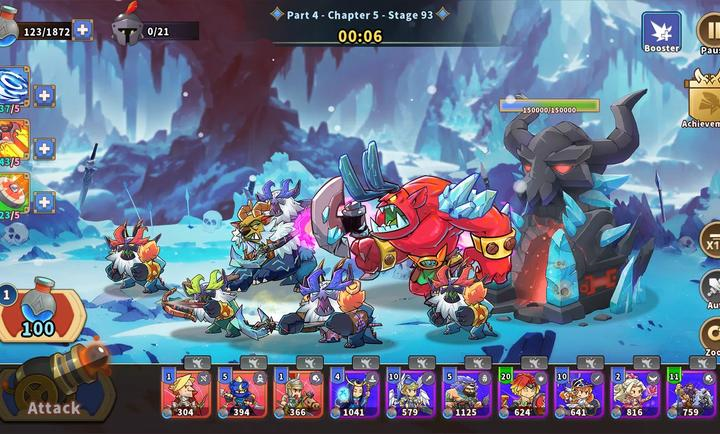This screenshot has height=434, width=720.
Task: Activate the fire beast spell
Action: [13, 141]
